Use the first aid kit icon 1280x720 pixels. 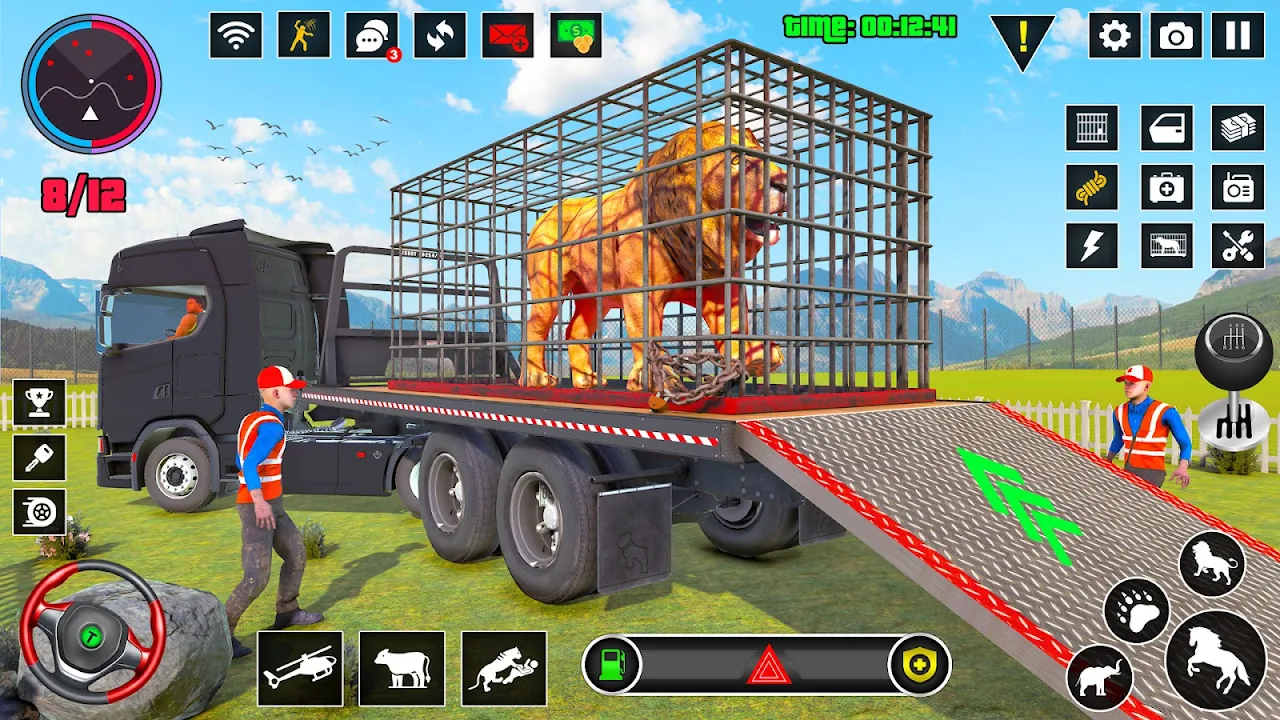coord(1167,187)
